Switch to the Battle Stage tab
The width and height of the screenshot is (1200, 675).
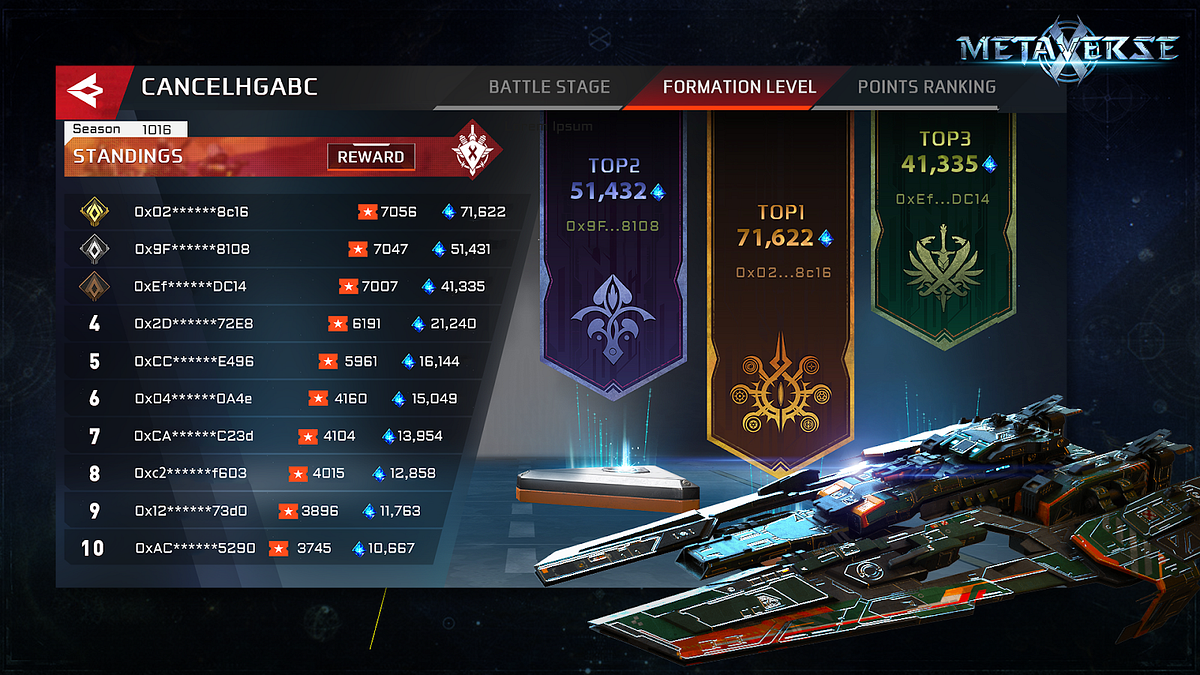click(x=549, y=87)
